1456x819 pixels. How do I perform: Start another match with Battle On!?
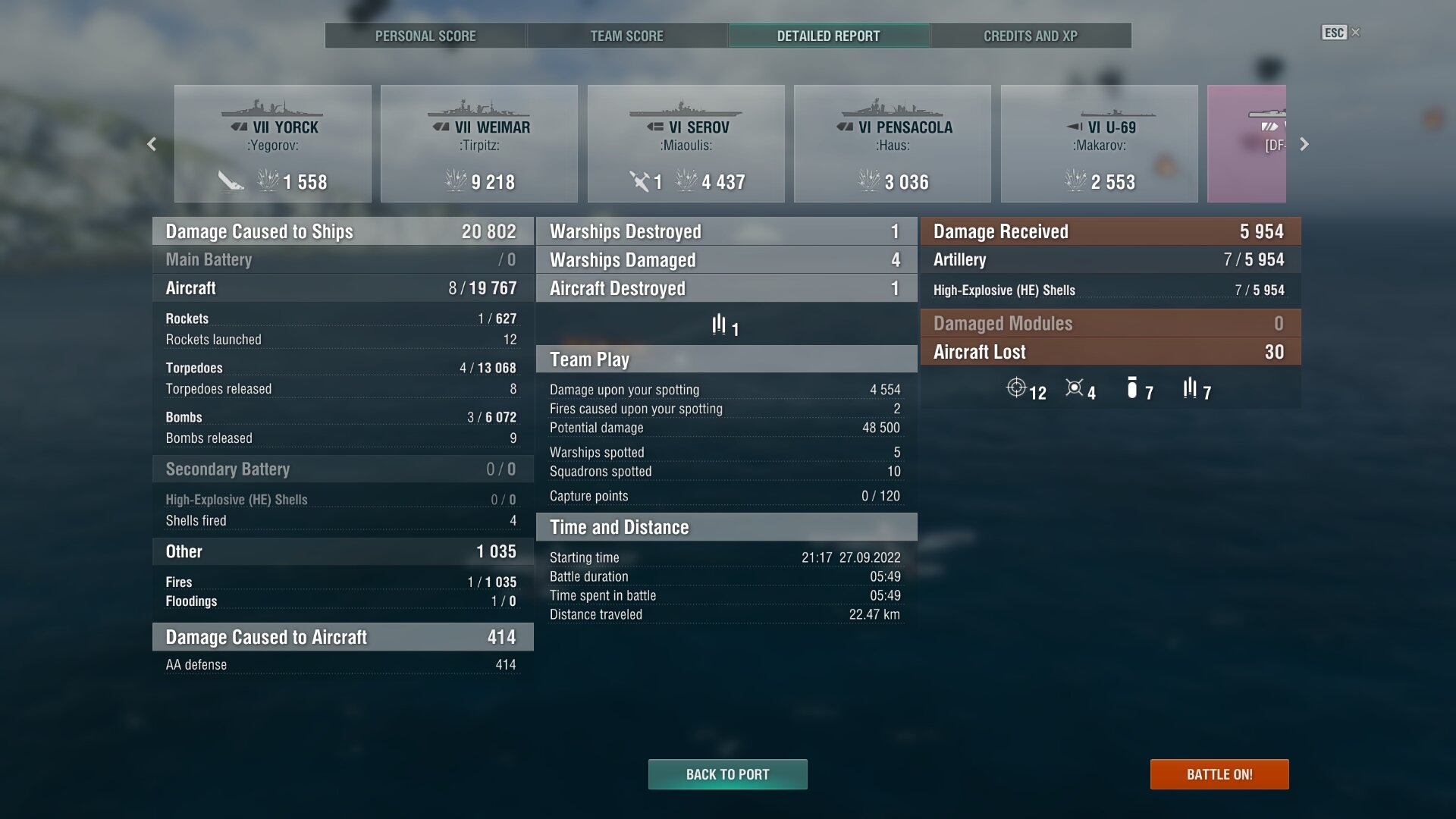tap(1219, 774)
